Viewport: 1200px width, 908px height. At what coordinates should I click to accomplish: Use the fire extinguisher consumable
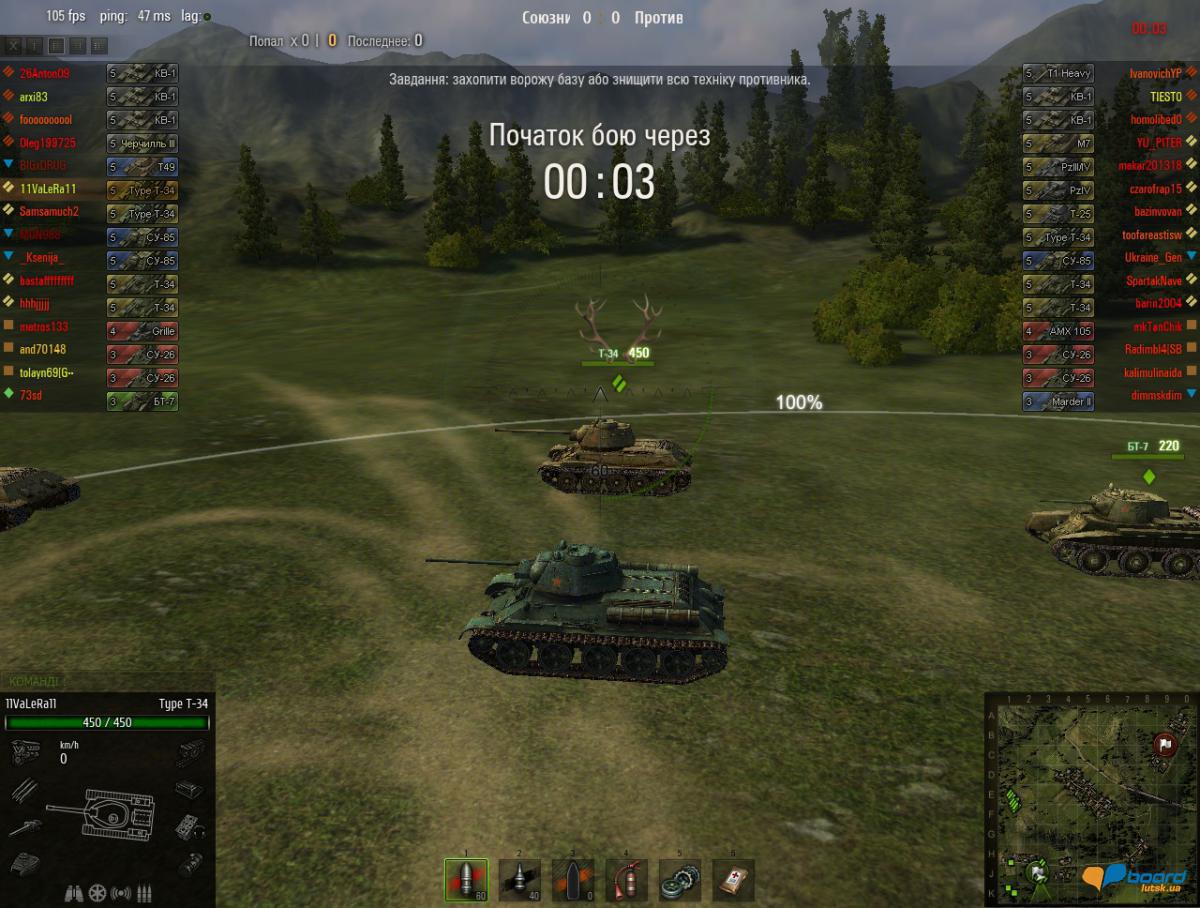point(627,880)
